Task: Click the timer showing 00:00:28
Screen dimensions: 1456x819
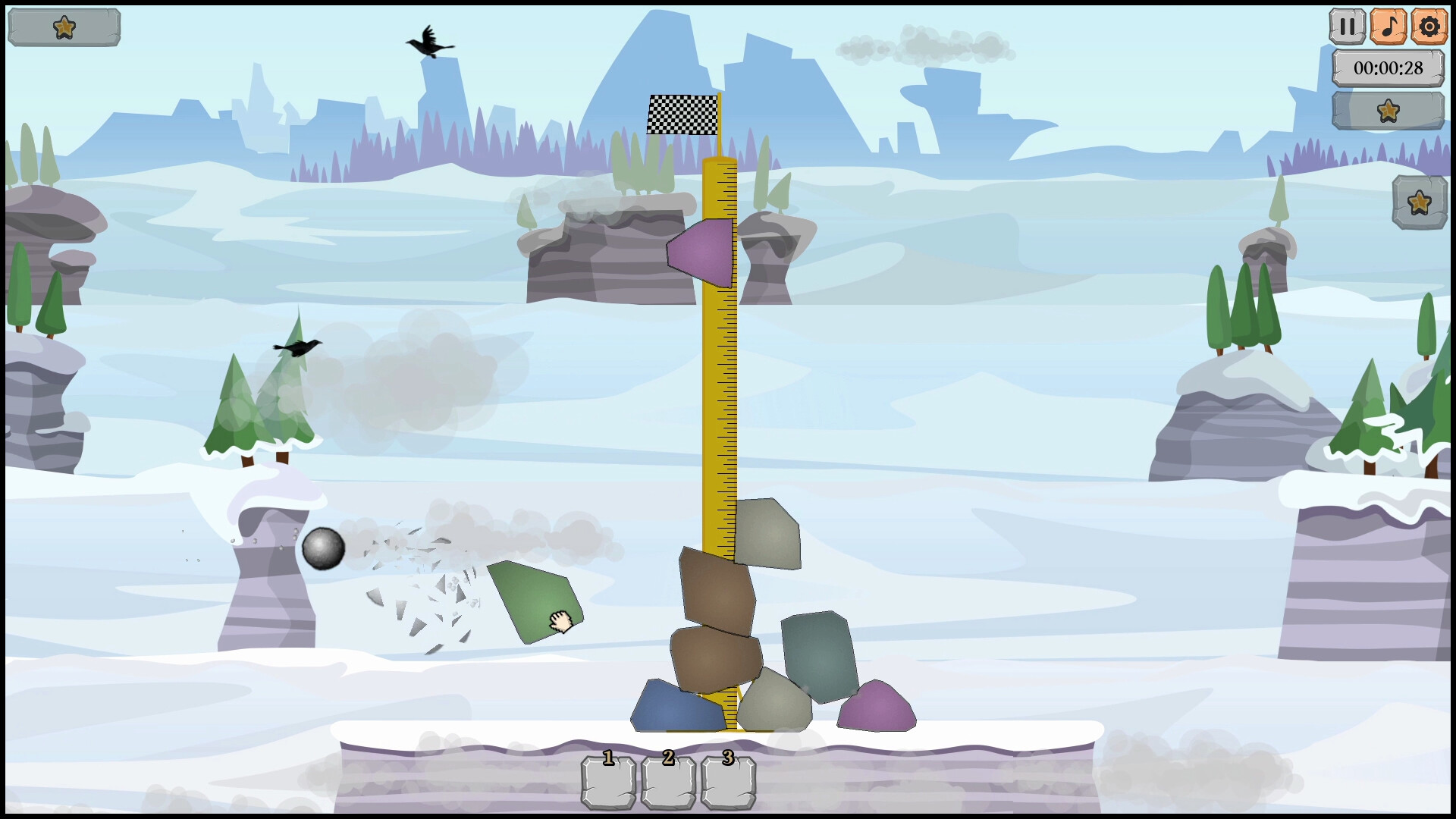Action: (1388, 67)
